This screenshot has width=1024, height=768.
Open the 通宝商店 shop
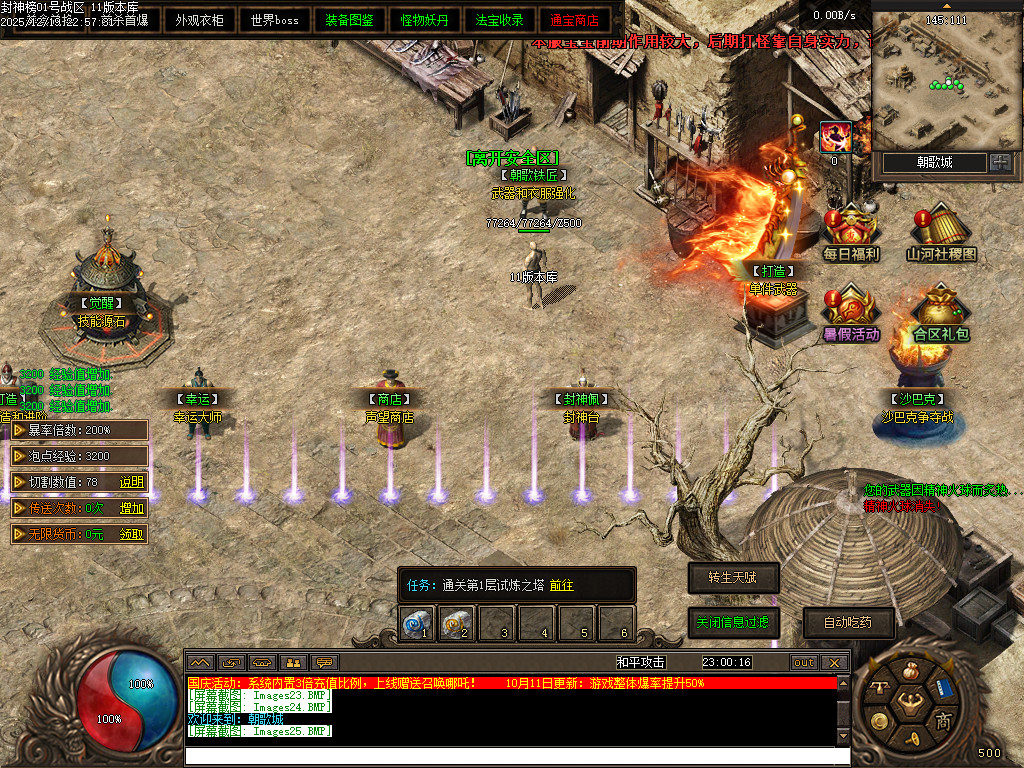pos(574,20)
